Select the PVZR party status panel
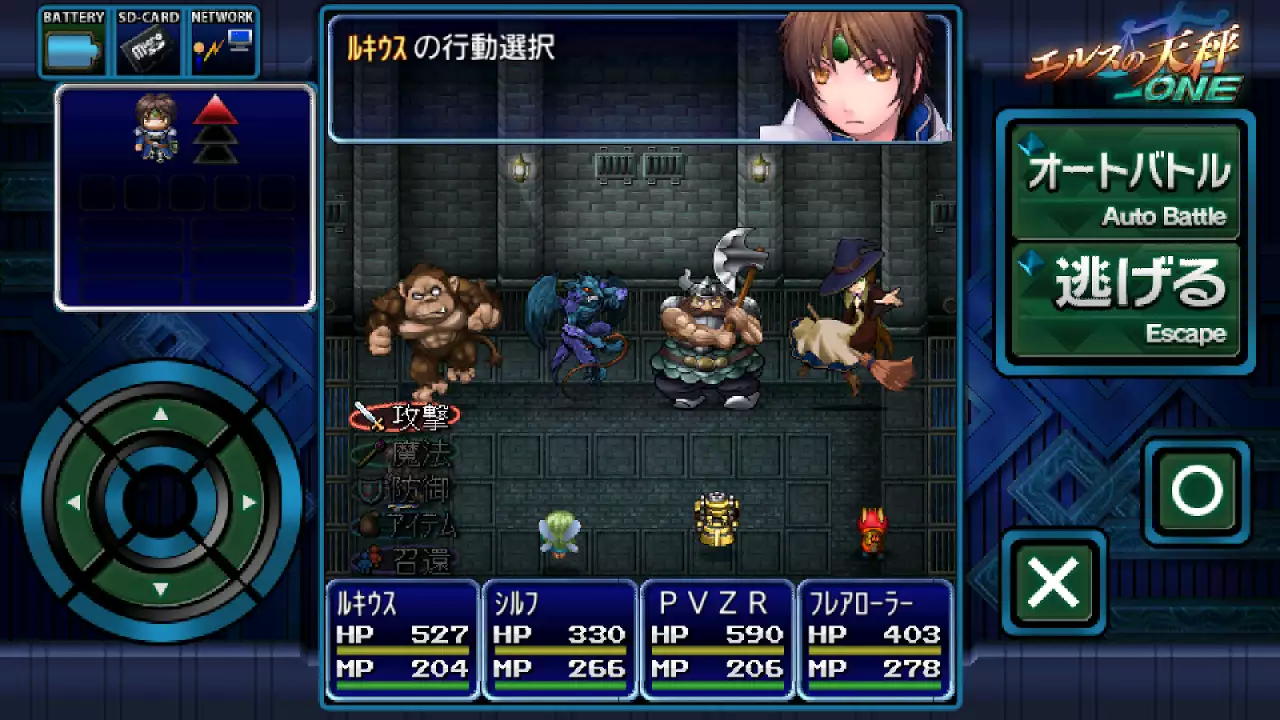Image resolution: width=1280 pixels, height=720 pixels. point(717,639)
